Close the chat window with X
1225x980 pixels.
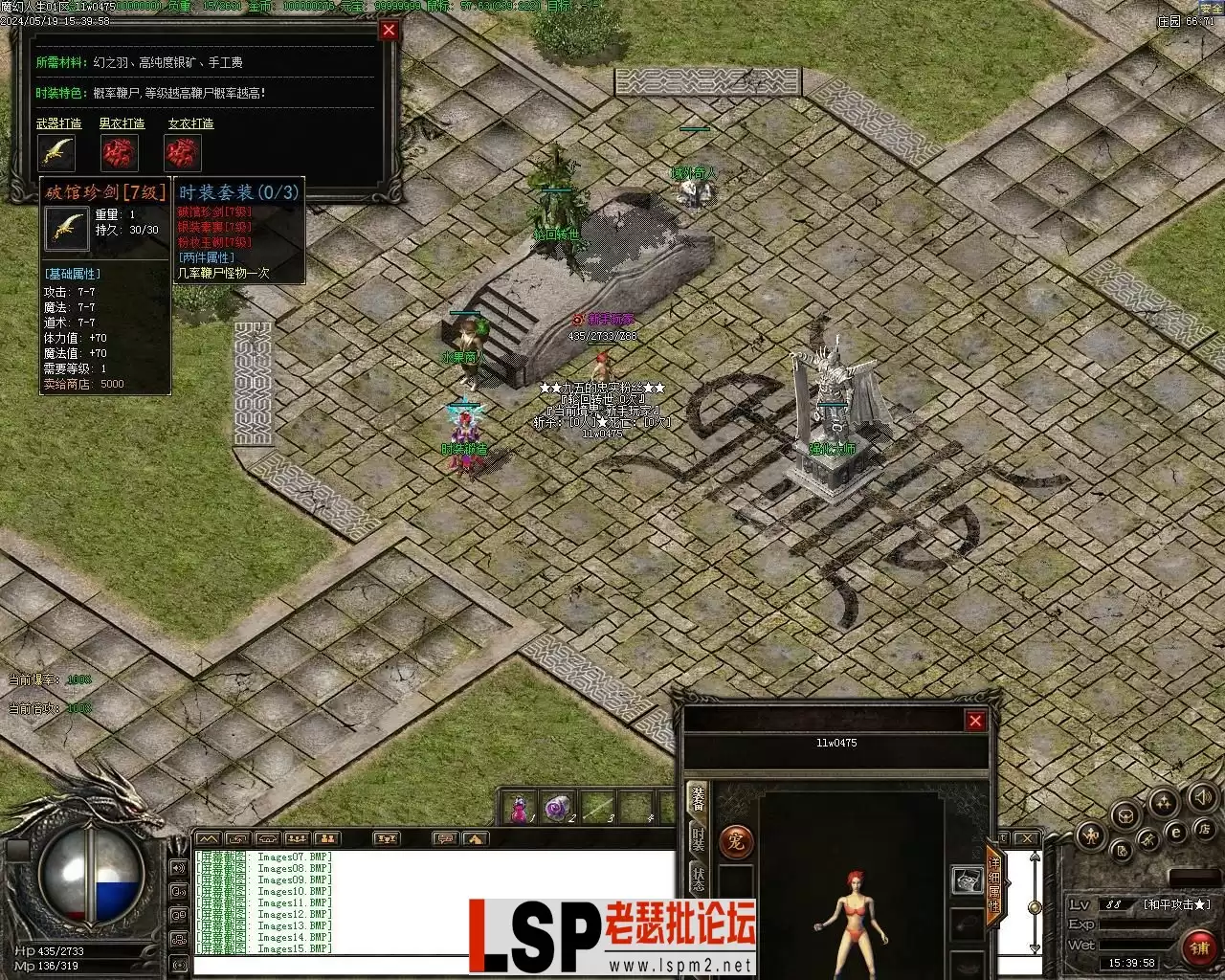(1026, 838)
